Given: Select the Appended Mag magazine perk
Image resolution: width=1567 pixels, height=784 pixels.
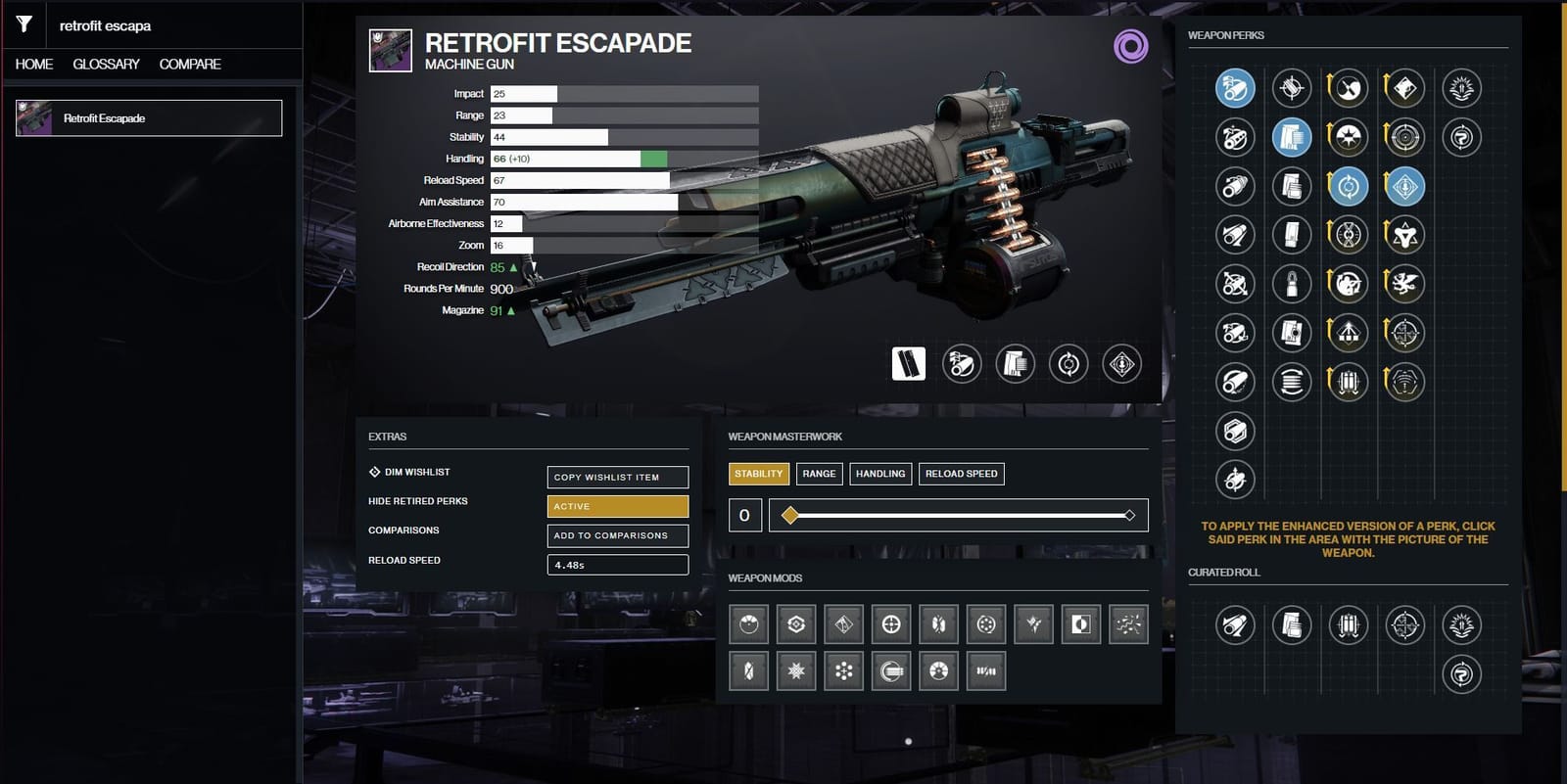Looking at the screenshot, I should pyautogui.click(x=1293, y=137).
